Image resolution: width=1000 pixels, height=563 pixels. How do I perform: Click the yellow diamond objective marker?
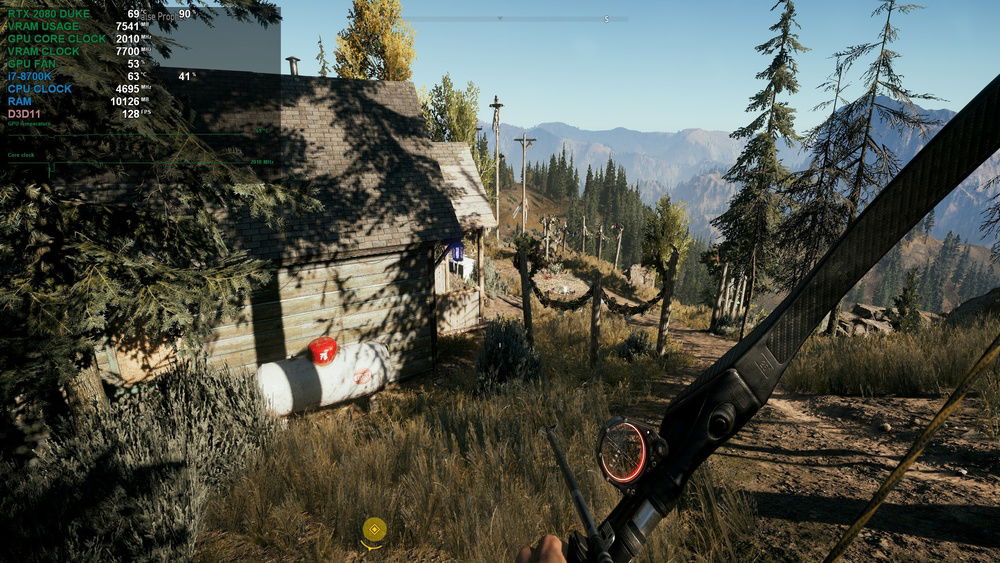(374, 530)
